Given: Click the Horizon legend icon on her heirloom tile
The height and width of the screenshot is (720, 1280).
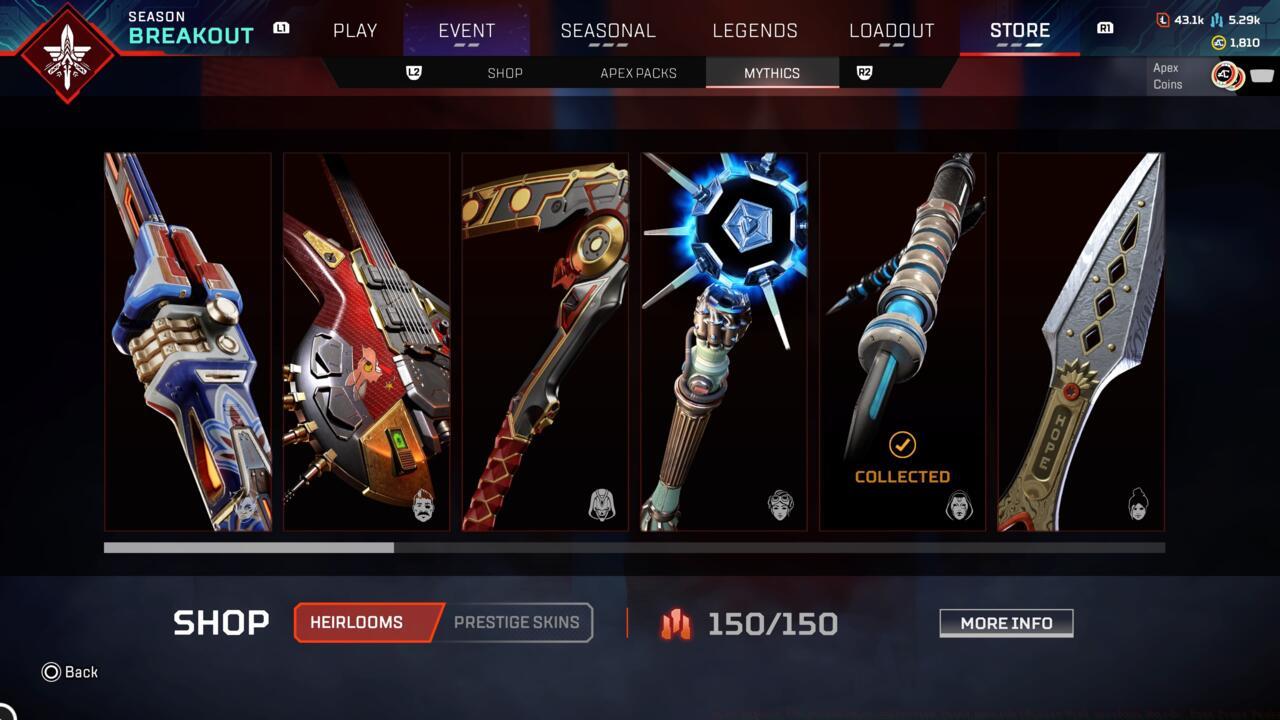Looking at the screenshot, I should (x=781, y=505).
